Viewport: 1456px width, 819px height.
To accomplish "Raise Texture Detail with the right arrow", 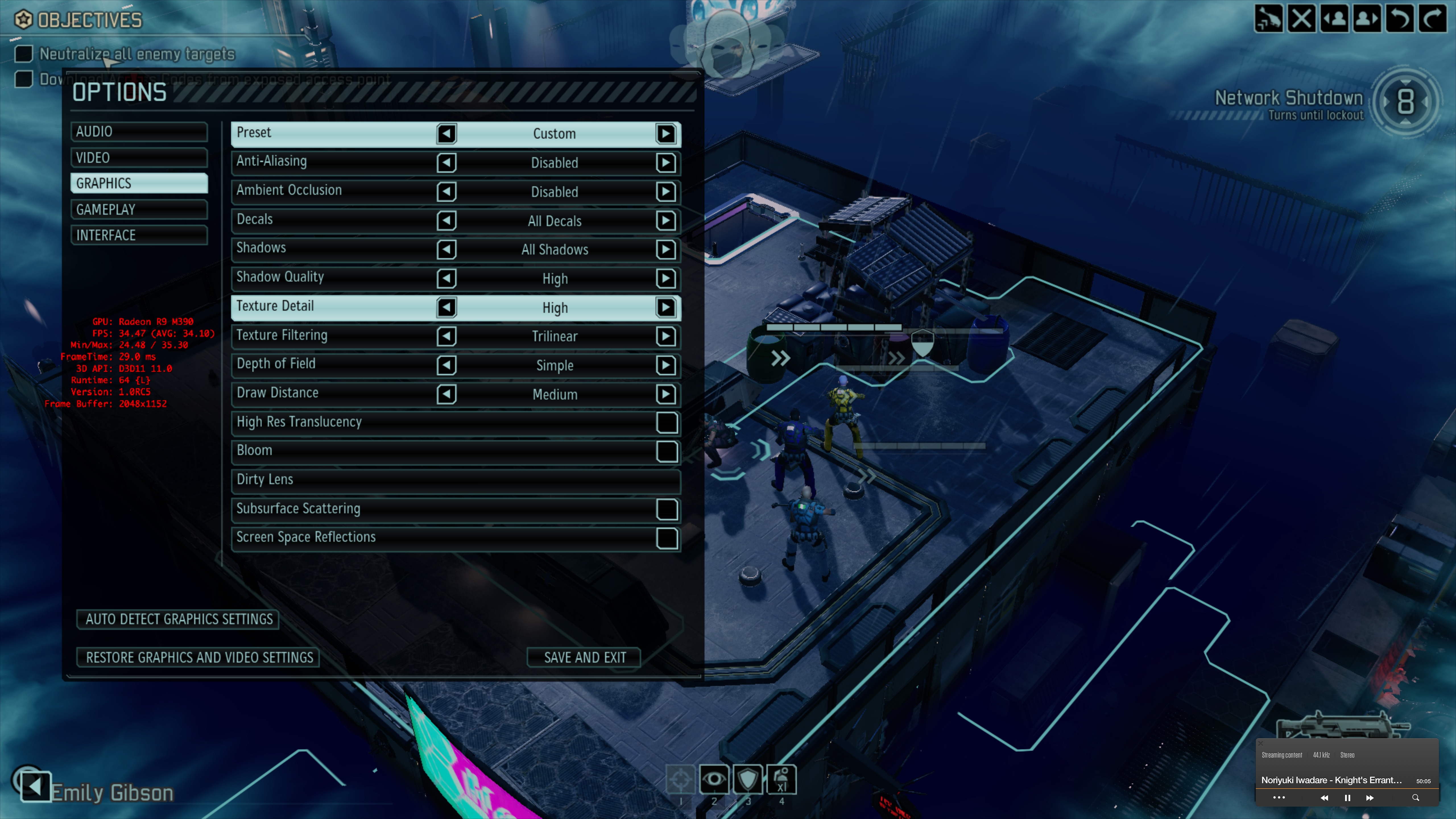I will (x=665, y=307).
